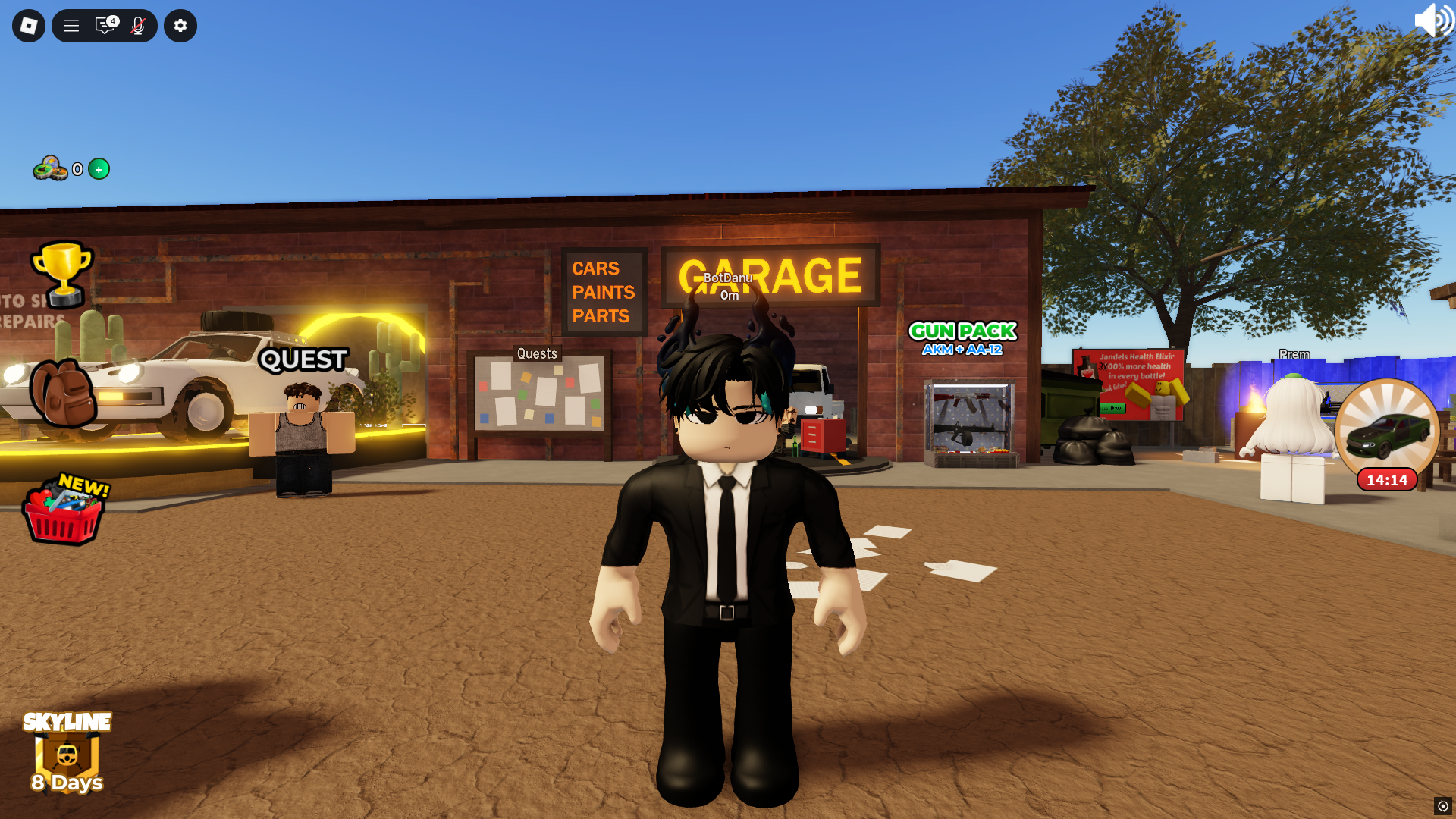
Task: Click the Jandels Health Elixir billboard
Action: tap(1128, 383)
